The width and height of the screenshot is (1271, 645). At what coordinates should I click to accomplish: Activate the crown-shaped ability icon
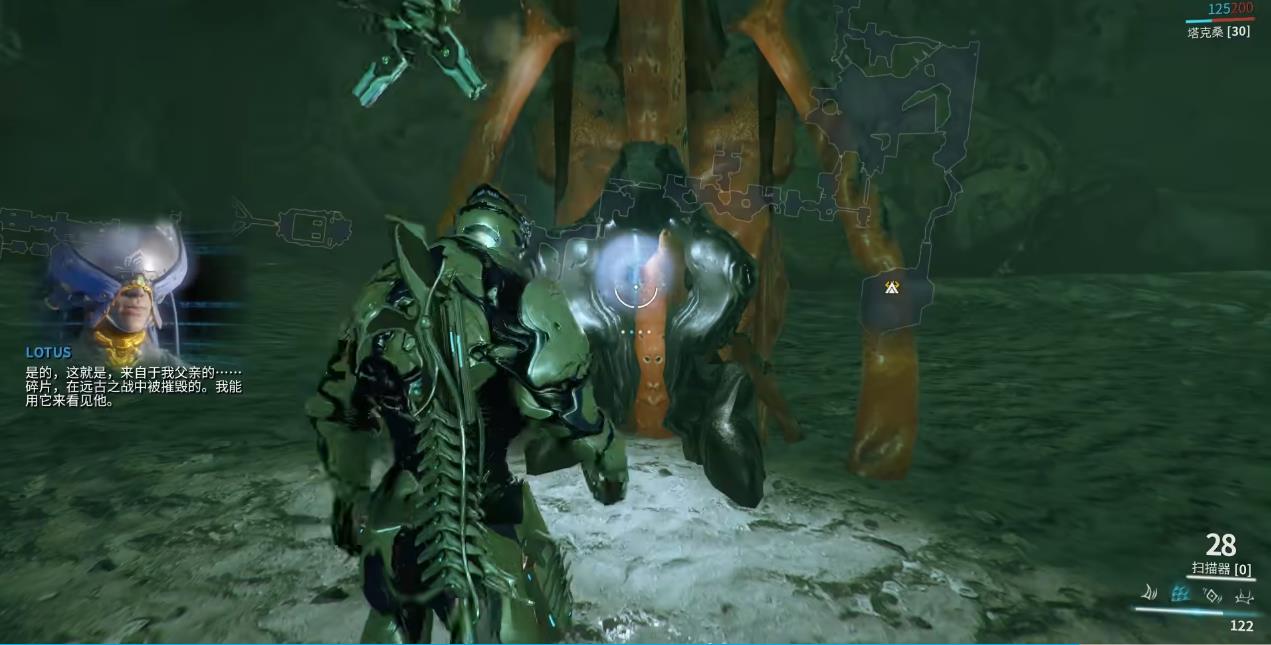[1244, 596]
